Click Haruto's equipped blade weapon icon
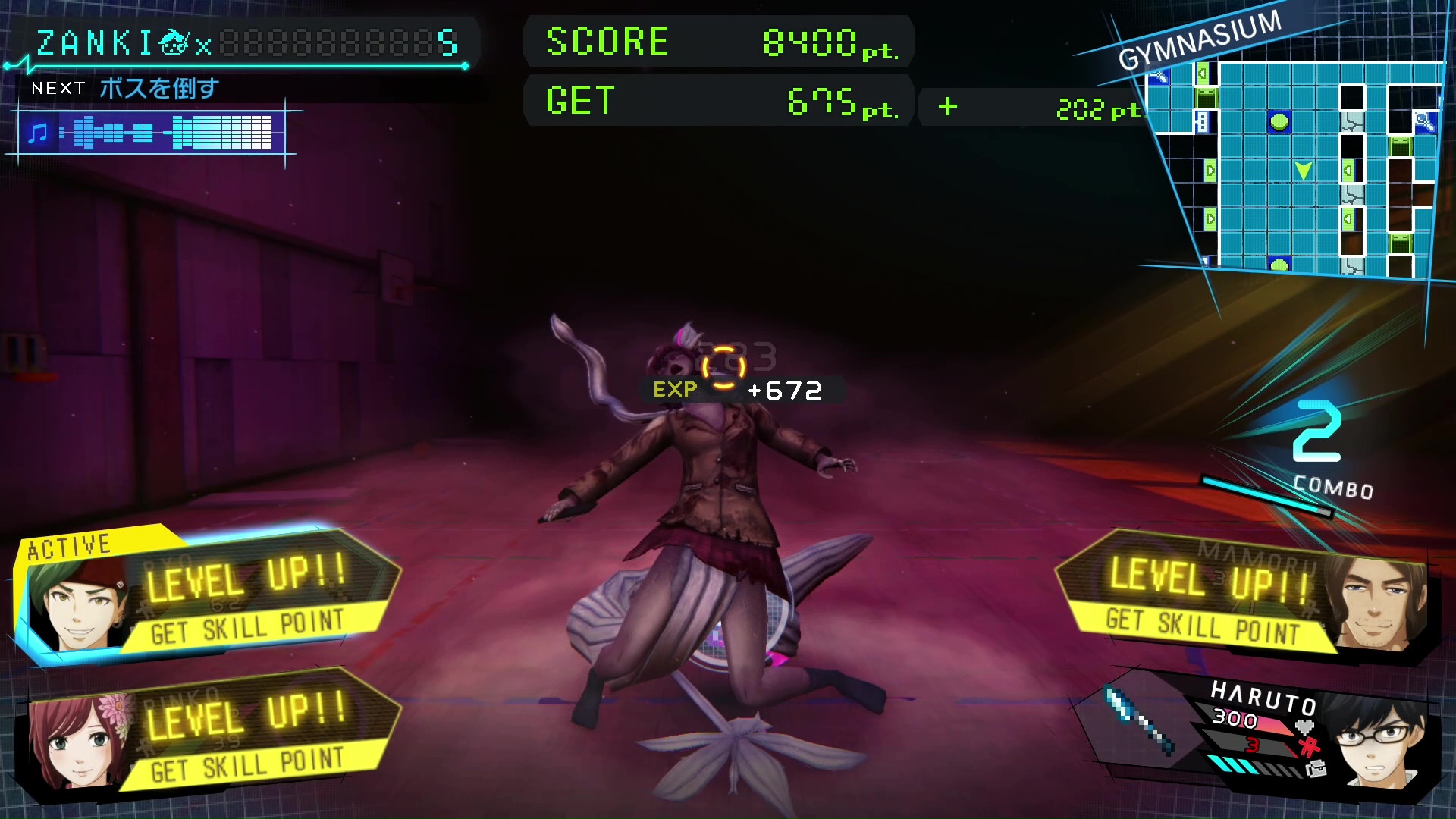The image size is (1456, 819). tap(1139, 720)
